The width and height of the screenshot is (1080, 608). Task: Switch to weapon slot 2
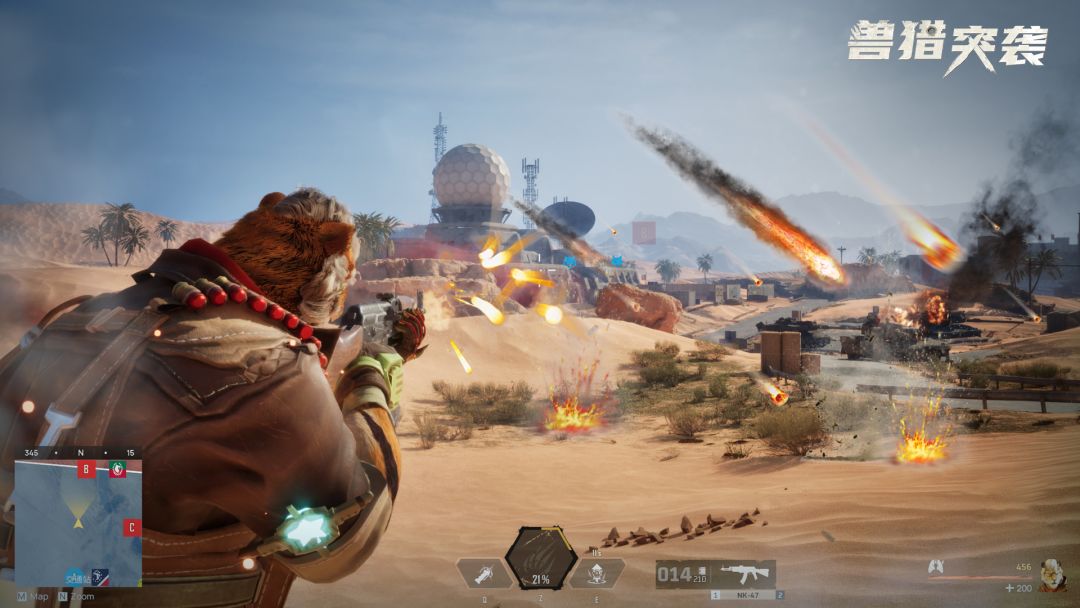(780, 594)
